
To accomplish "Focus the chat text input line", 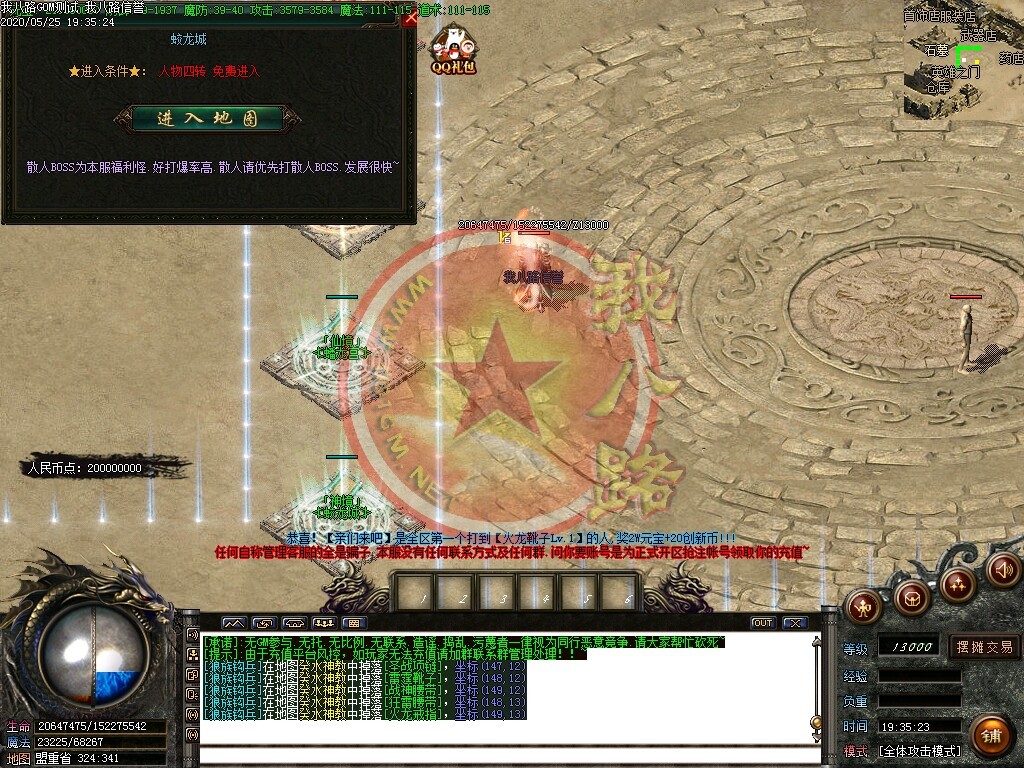I will pos(500,751).
